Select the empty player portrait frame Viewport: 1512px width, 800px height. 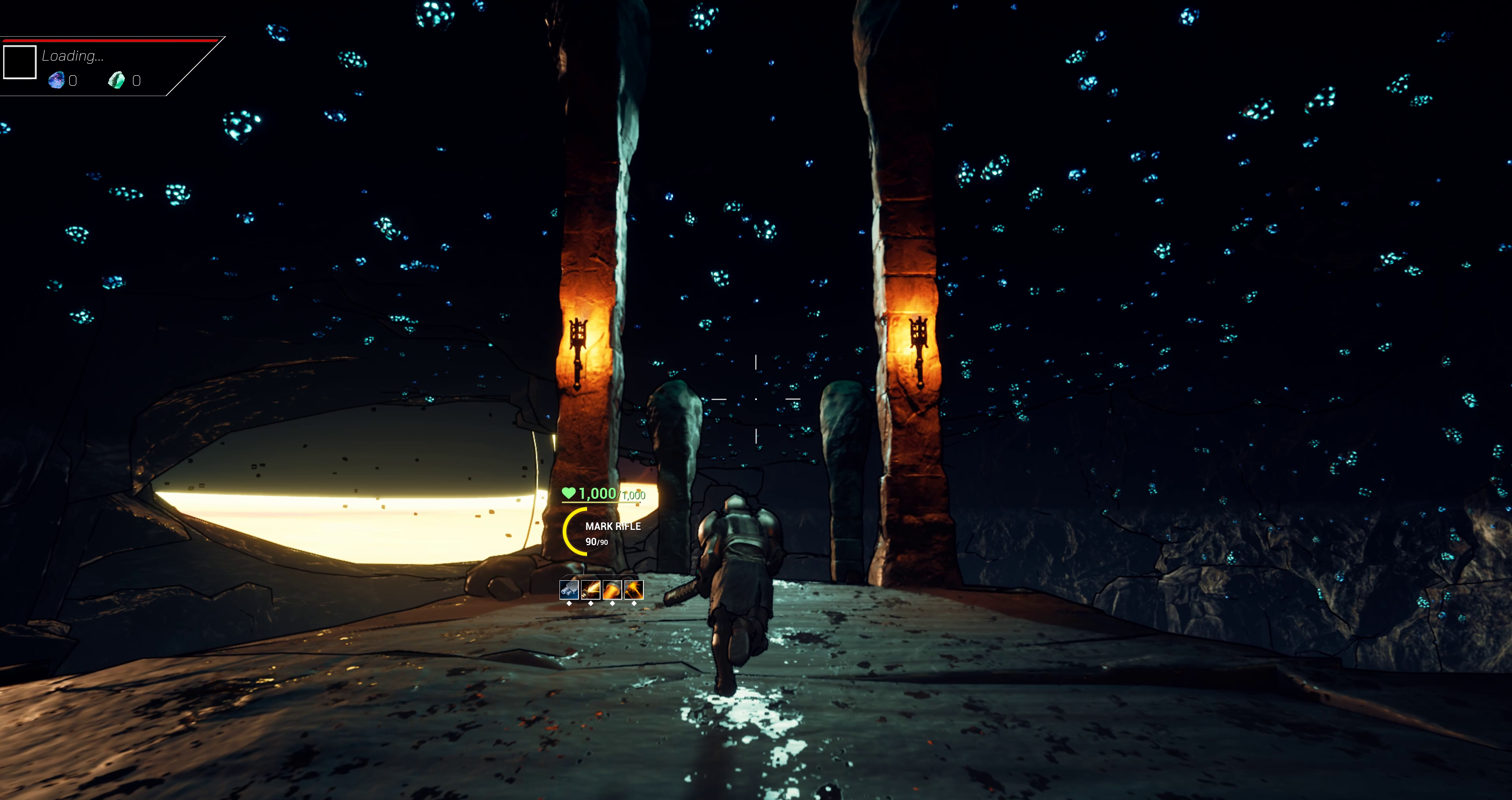tap(20, 62)
